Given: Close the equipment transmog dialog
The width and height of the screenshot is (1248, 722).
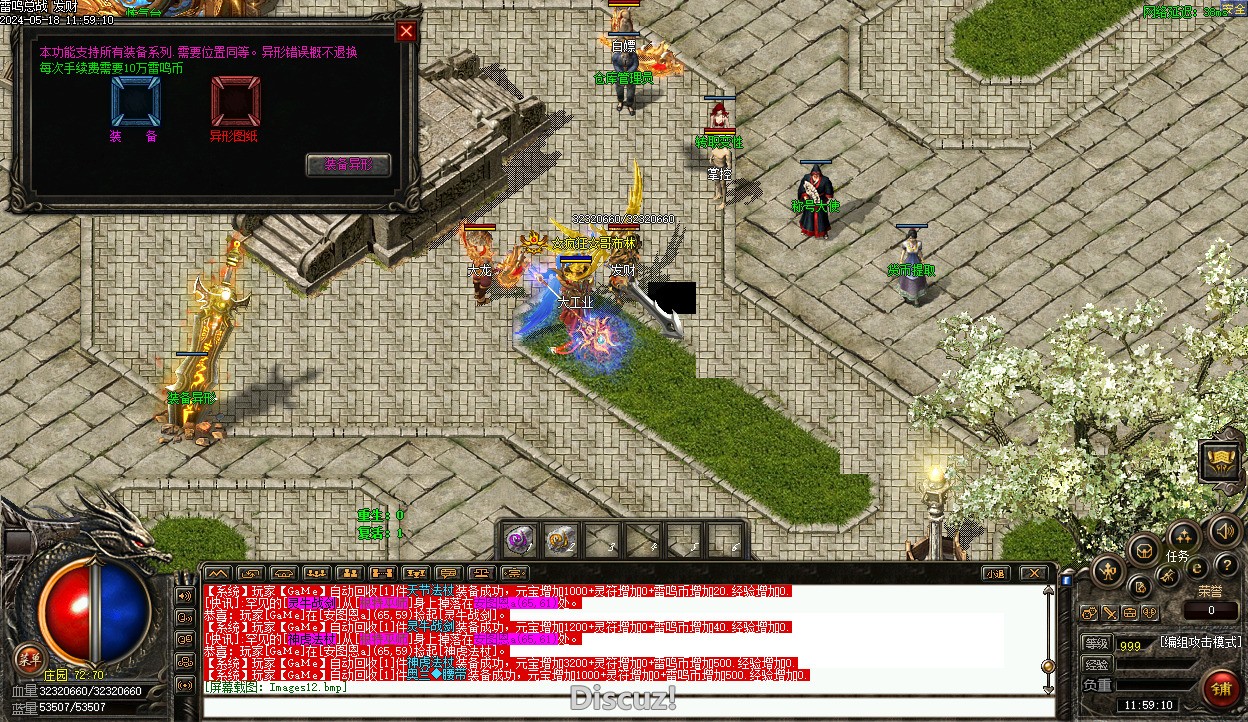Looking at the screenshot, I should coord(406,32).
